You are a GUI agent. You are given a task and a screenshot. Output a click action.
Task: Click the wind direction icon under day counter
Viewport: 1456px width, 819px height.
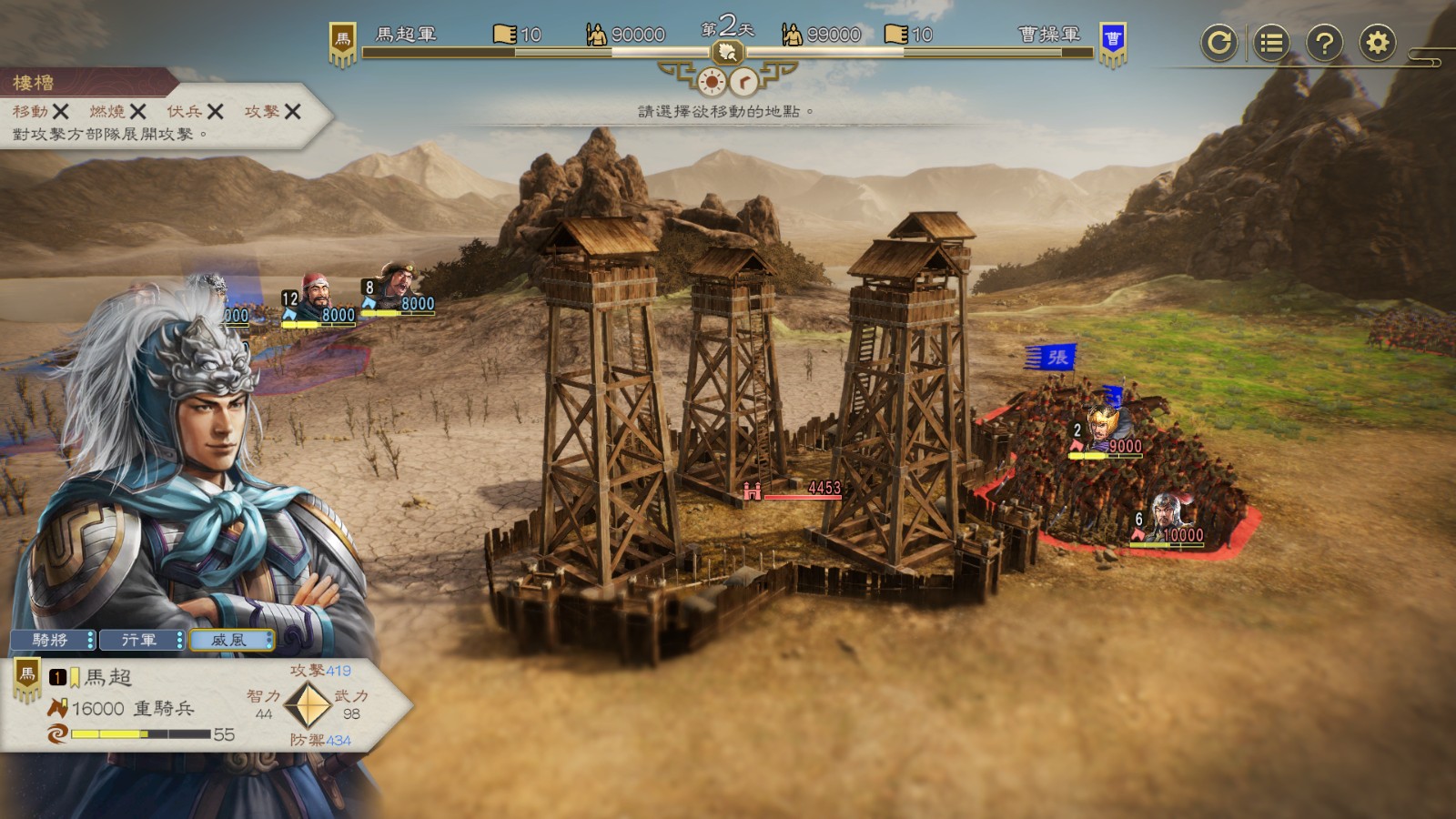tap(744, 83)
